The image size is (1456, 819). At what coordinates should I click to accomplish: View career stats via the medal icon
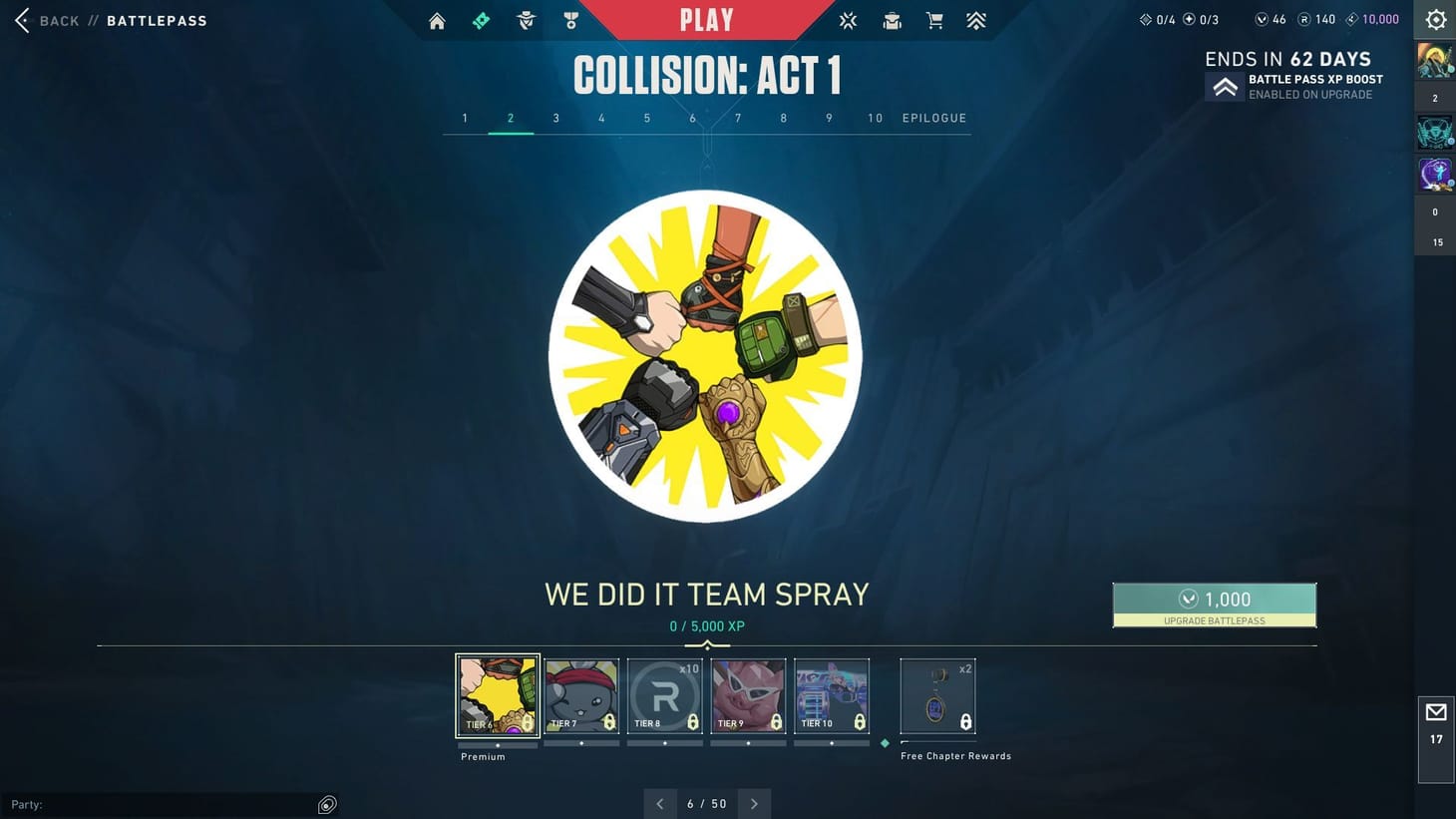(x=570, y=20)
